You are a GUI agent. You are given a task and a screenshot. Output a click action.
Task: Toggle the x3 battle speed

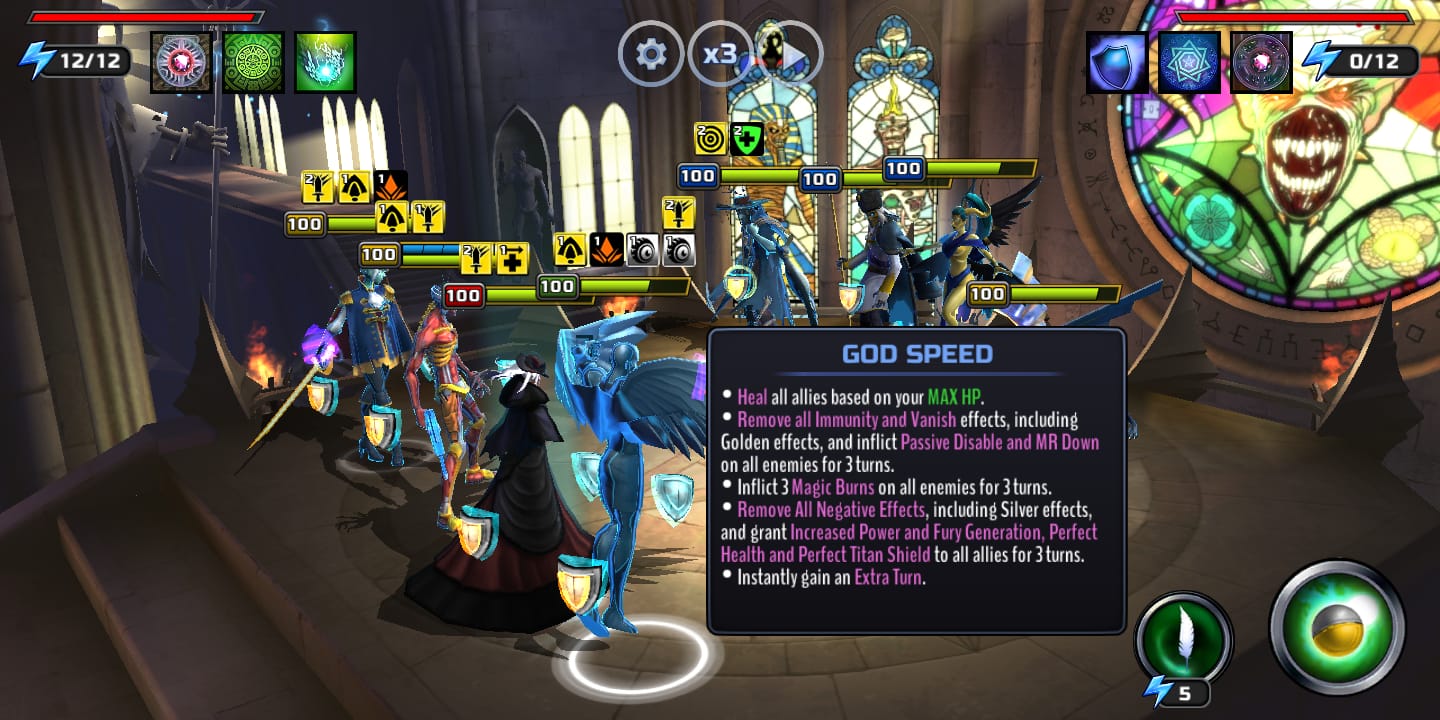pyautogui.click(x=720, y=54)
